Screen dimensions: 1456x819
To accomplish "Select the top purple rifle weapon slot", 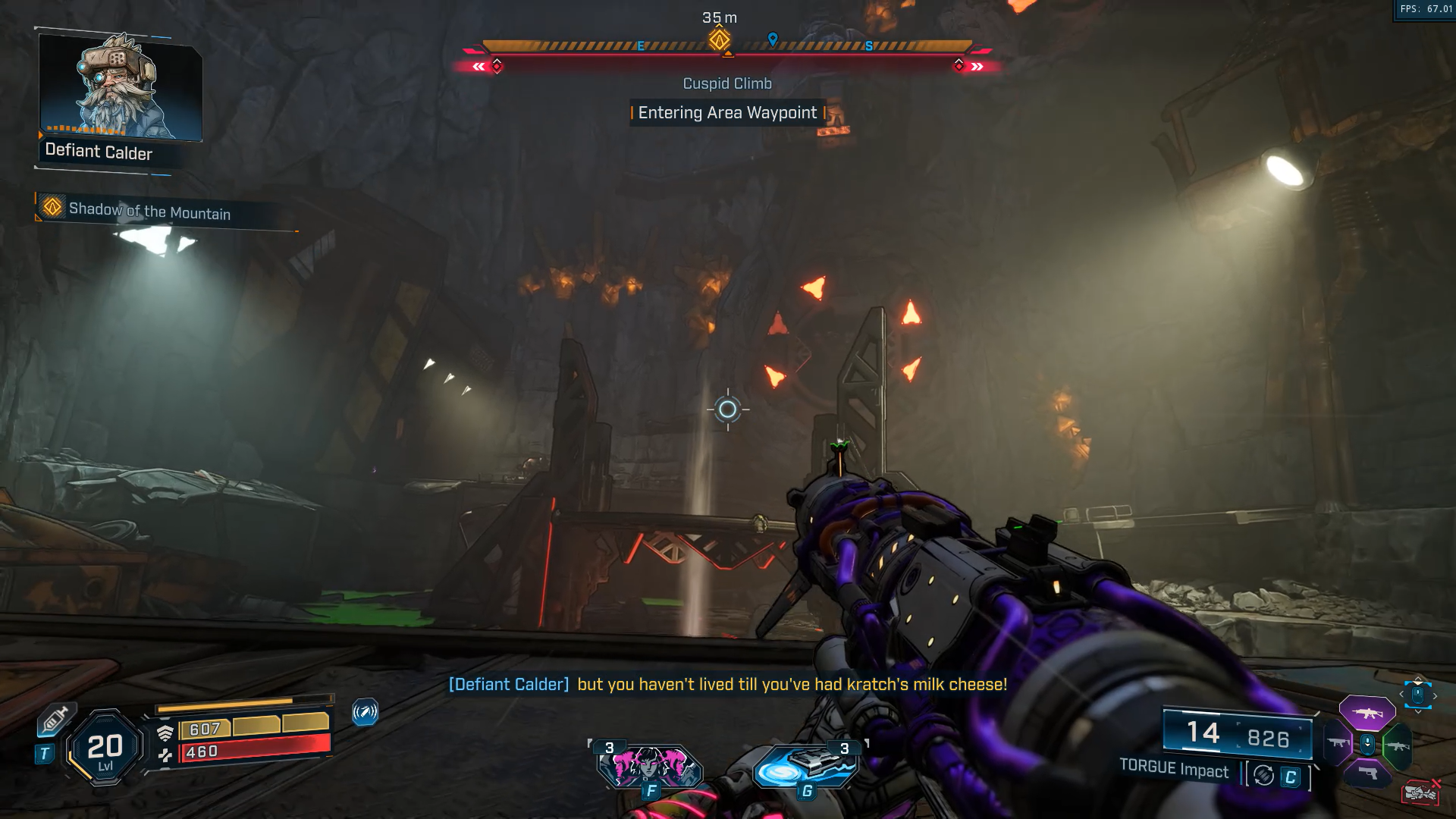I will click(x=1367, y=713).
